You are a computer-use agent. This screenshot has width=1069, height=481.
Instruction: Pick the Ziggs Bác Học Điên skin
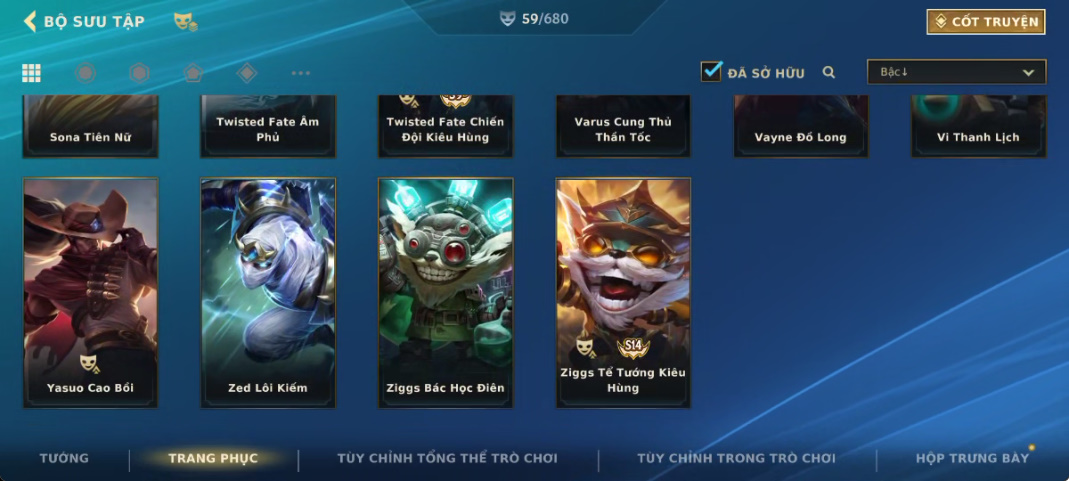point(445,292)
